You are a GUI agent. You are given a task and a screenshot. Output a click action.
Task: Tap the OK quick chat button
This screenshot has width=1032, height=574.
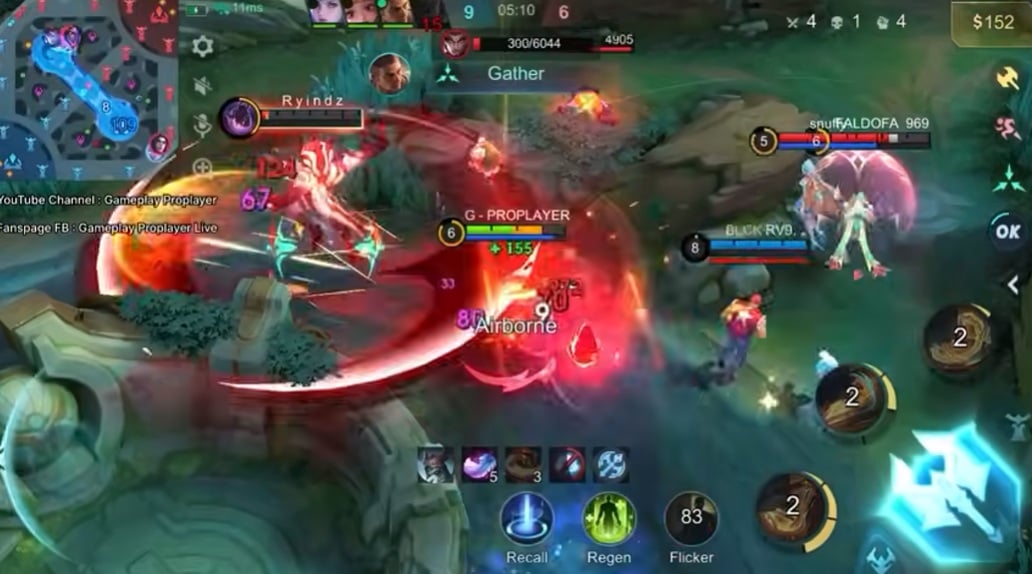(1006, 231)
